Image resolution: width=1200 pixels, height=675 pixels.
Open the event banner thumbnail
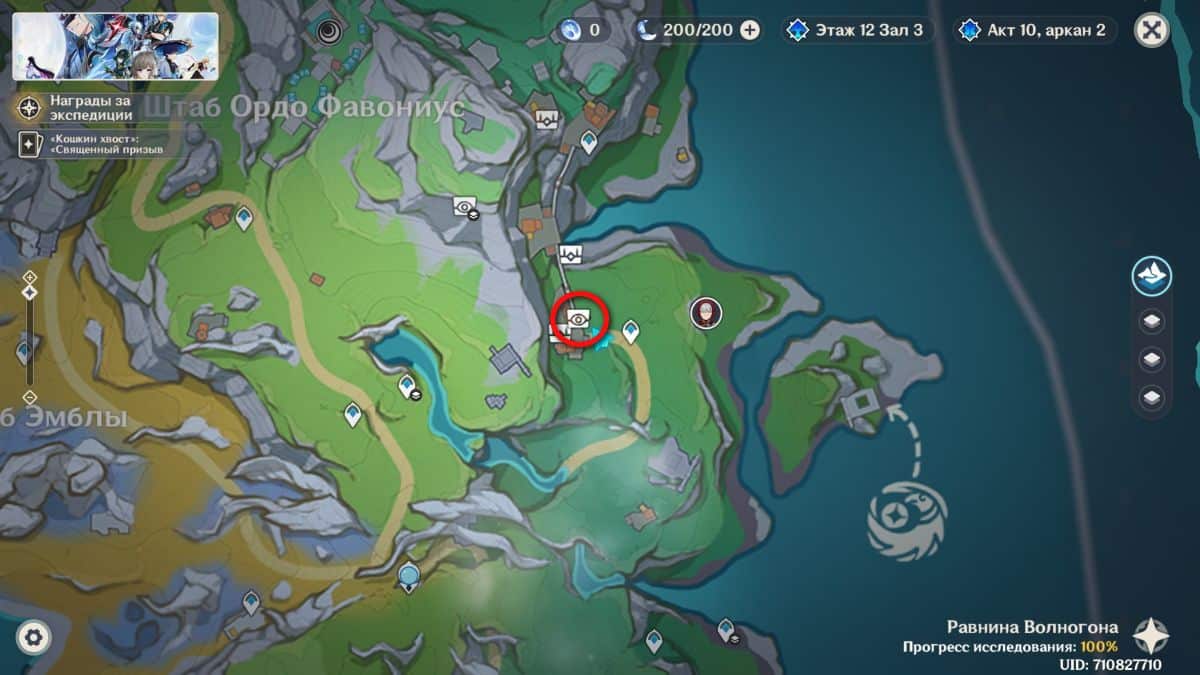[116, 46]
